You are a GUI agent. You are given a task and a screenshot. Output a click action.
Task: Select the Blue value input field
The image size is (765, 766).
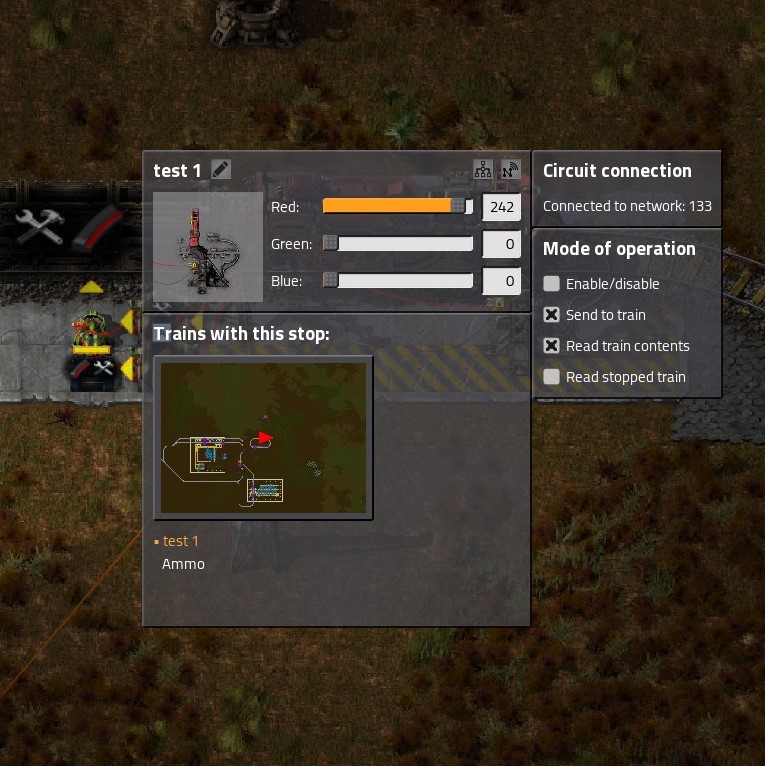tap(501, 281)
